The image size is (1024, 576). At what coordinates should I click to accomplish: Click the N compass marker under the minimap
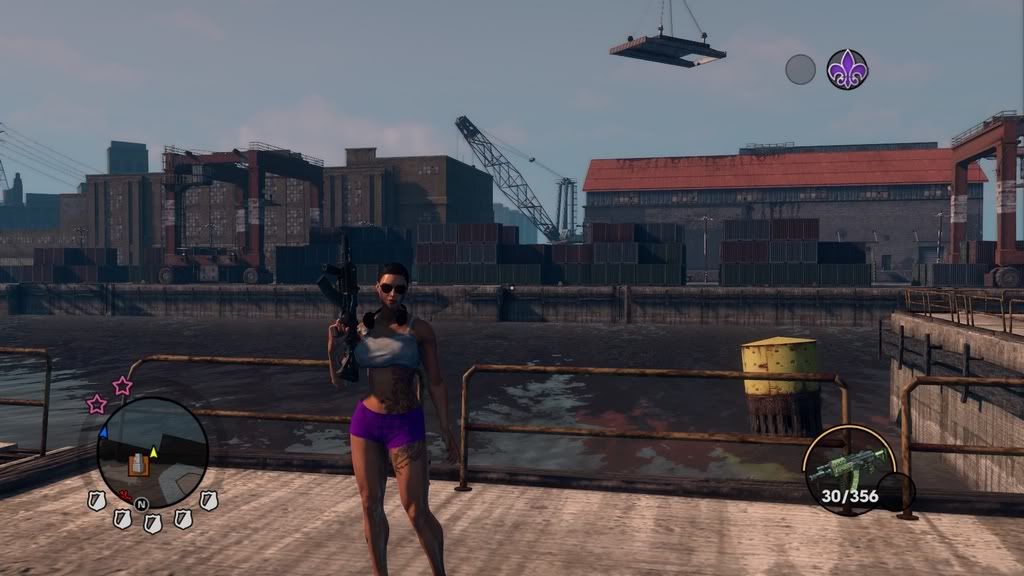click(141, 503)
